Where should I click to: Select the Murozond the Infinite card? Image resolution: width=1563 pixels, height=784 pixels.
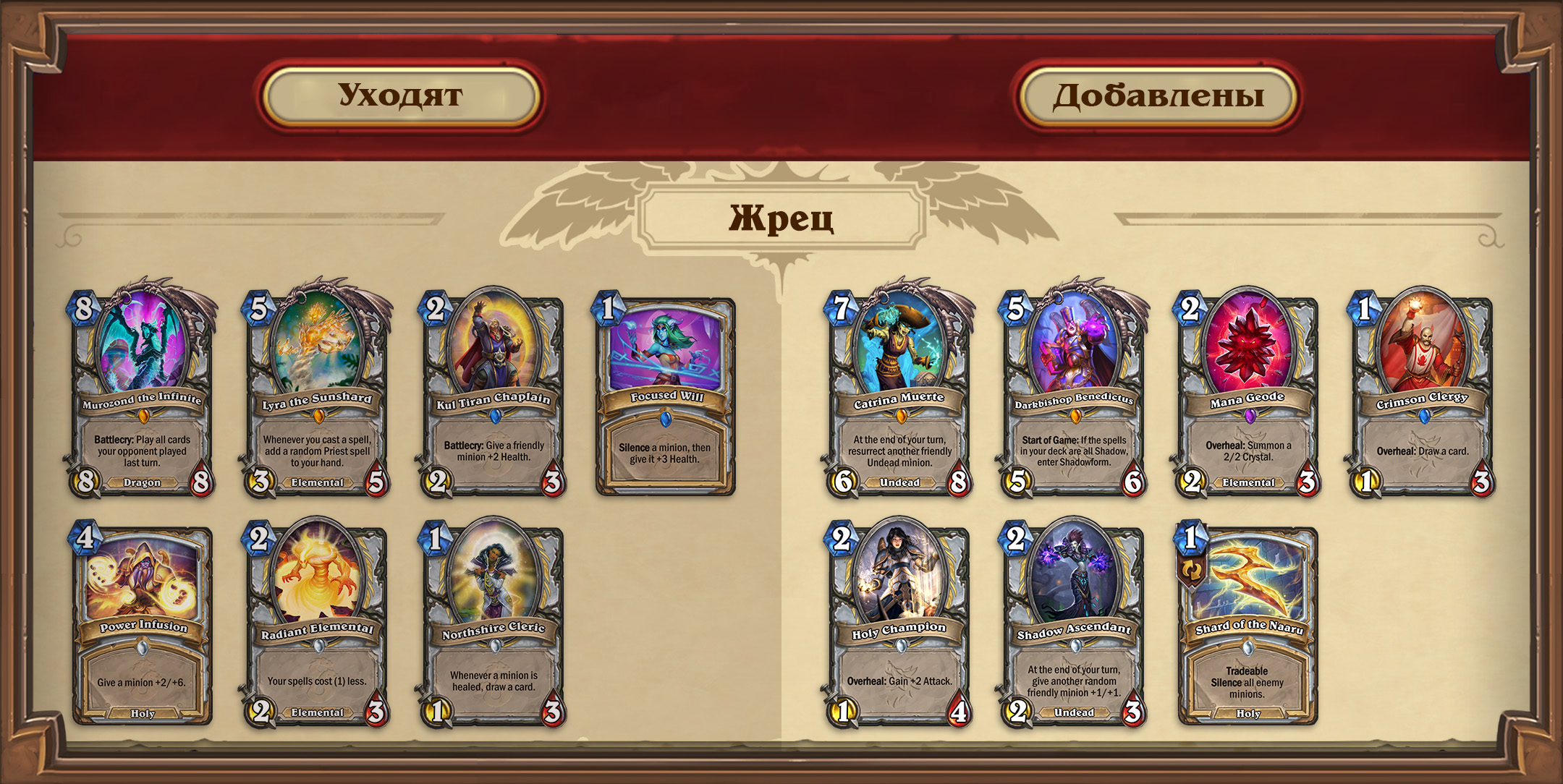[142, 391]
